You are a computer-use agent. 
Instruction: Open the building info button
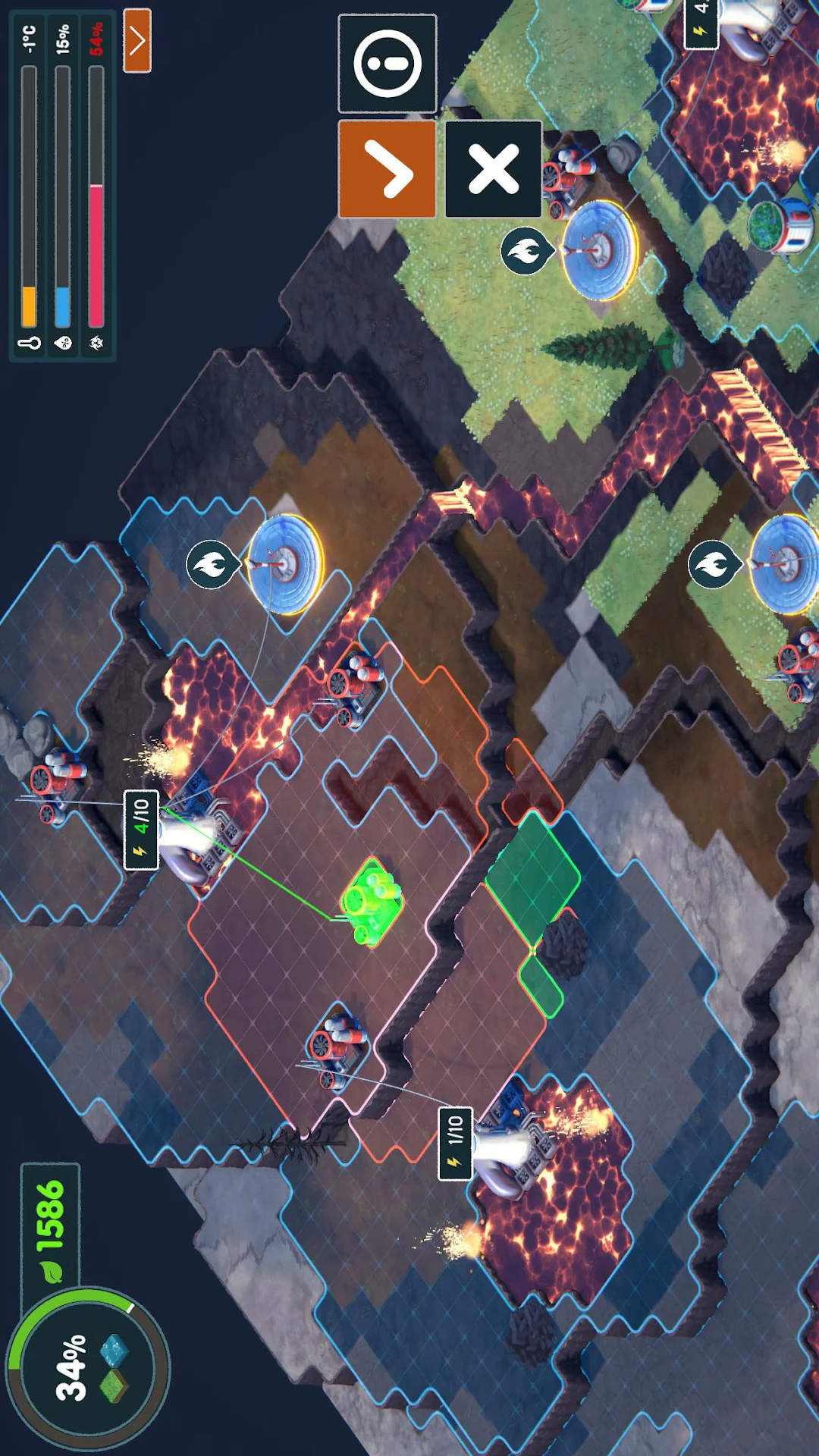(x=387, y=64)
